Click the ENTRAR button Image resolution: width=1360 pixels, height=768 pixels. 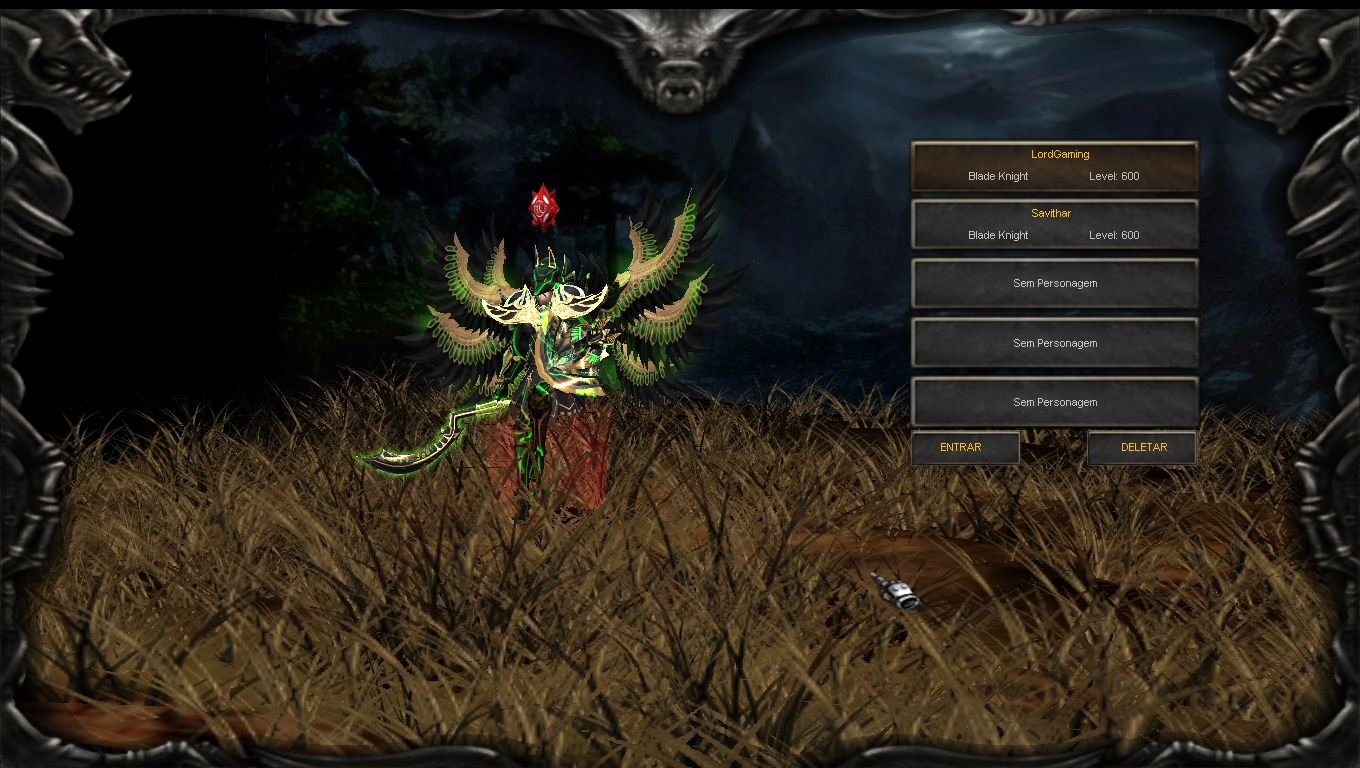(964, 448)
